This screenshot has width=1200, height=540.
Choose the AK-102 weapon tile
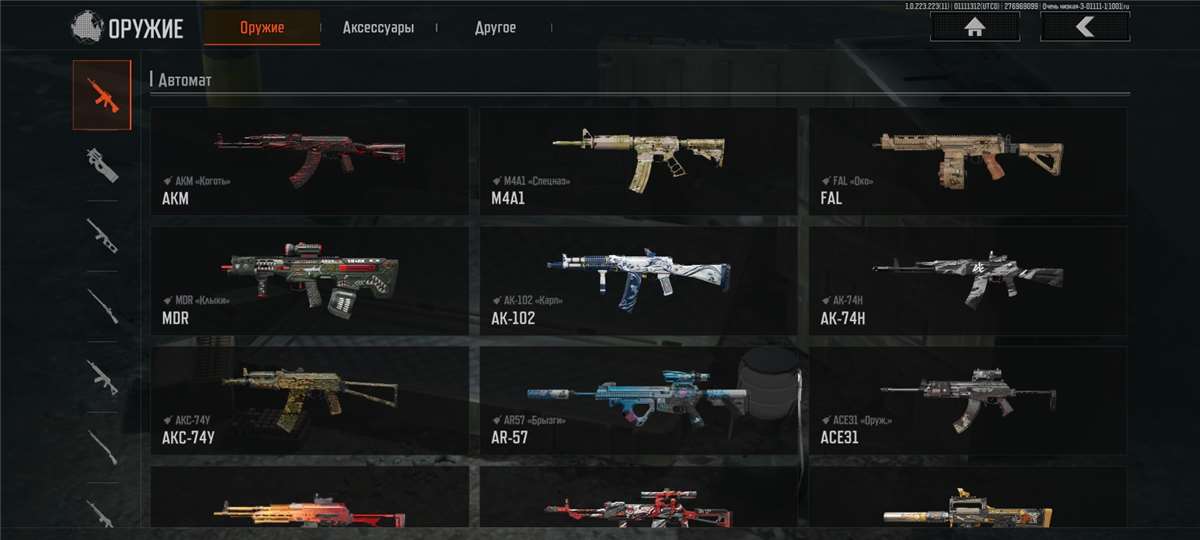tap(638, 280)
